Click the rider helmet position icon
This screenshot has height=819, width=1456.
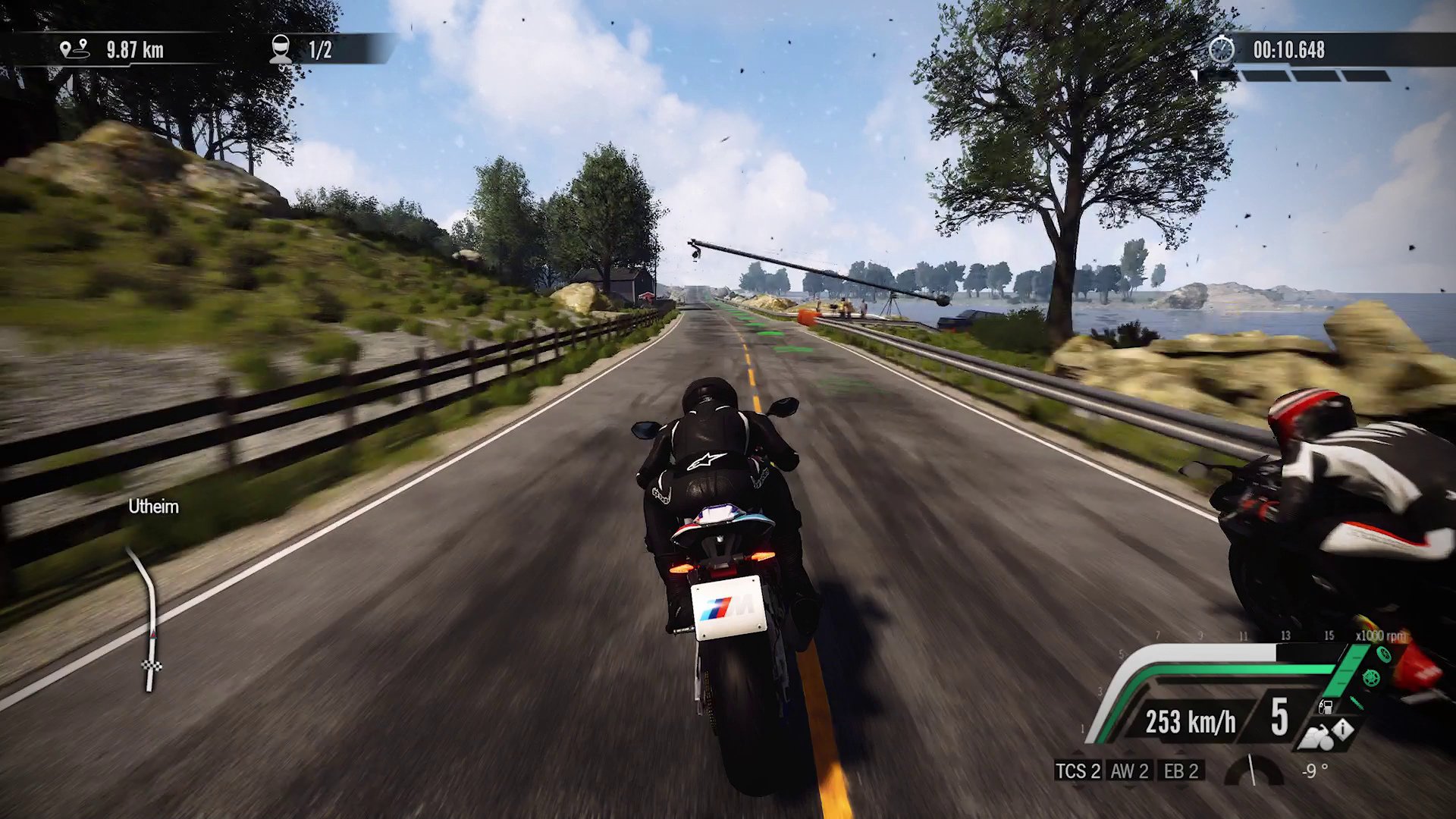point(281,49)
